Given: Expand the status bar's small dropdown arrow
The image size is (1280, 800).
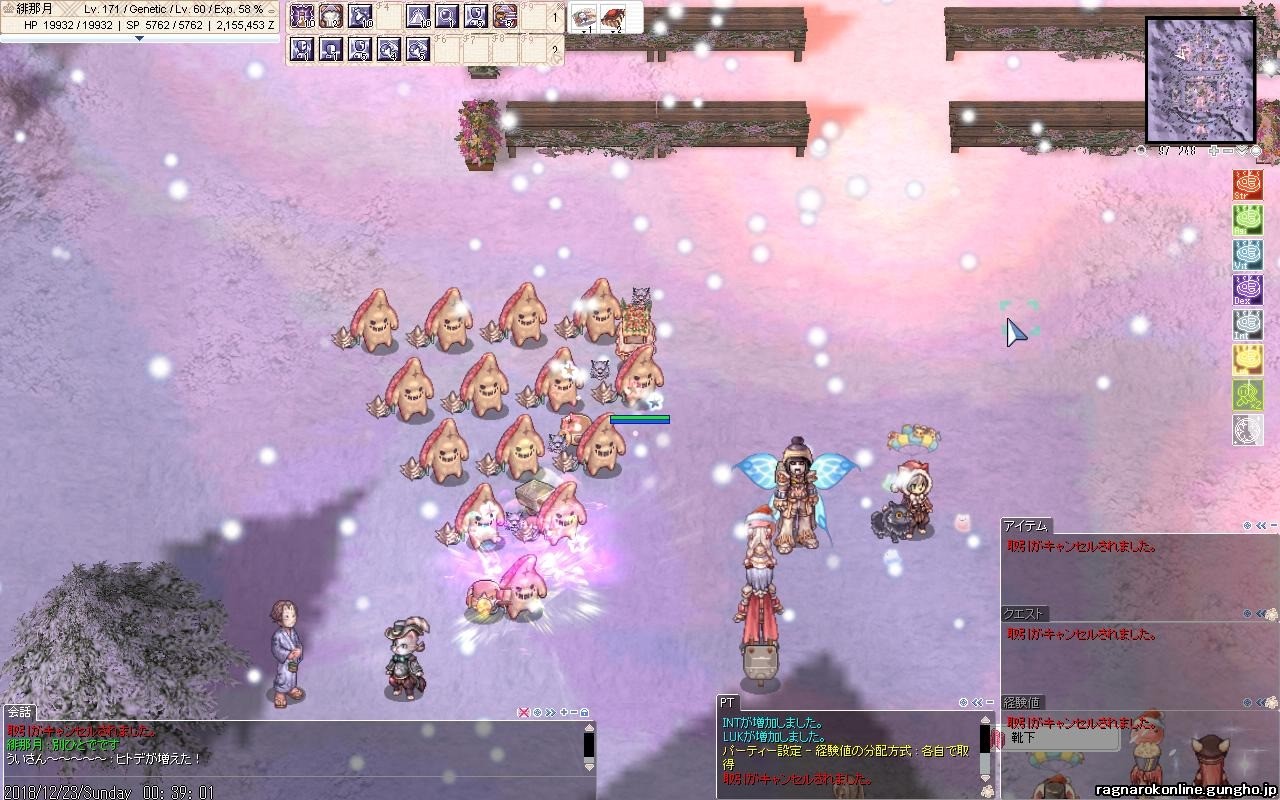Looking at the screenshot, I should click(x=139, y=38).
